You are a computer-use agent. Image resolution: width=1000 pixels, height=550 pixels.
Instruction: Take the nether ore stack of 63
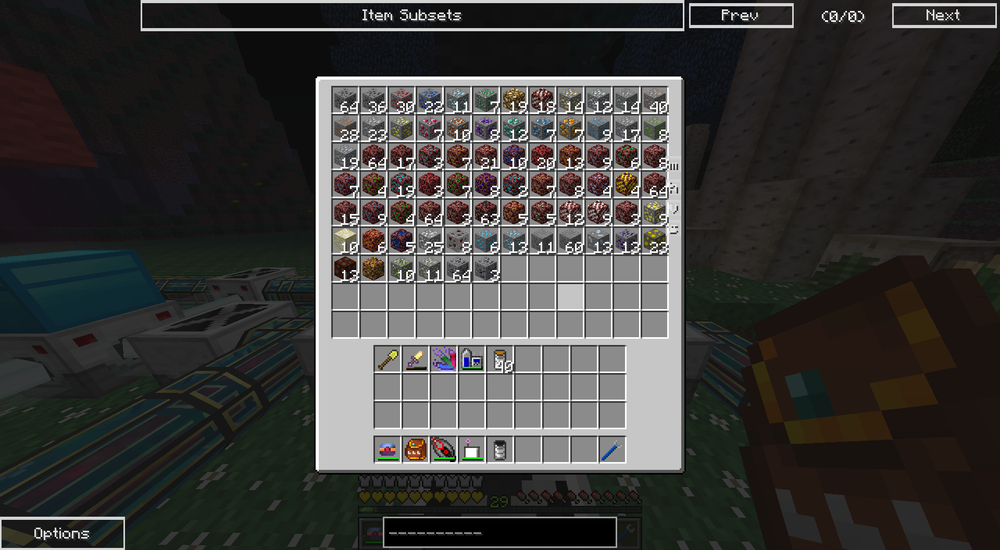click(x=486, y=213)
